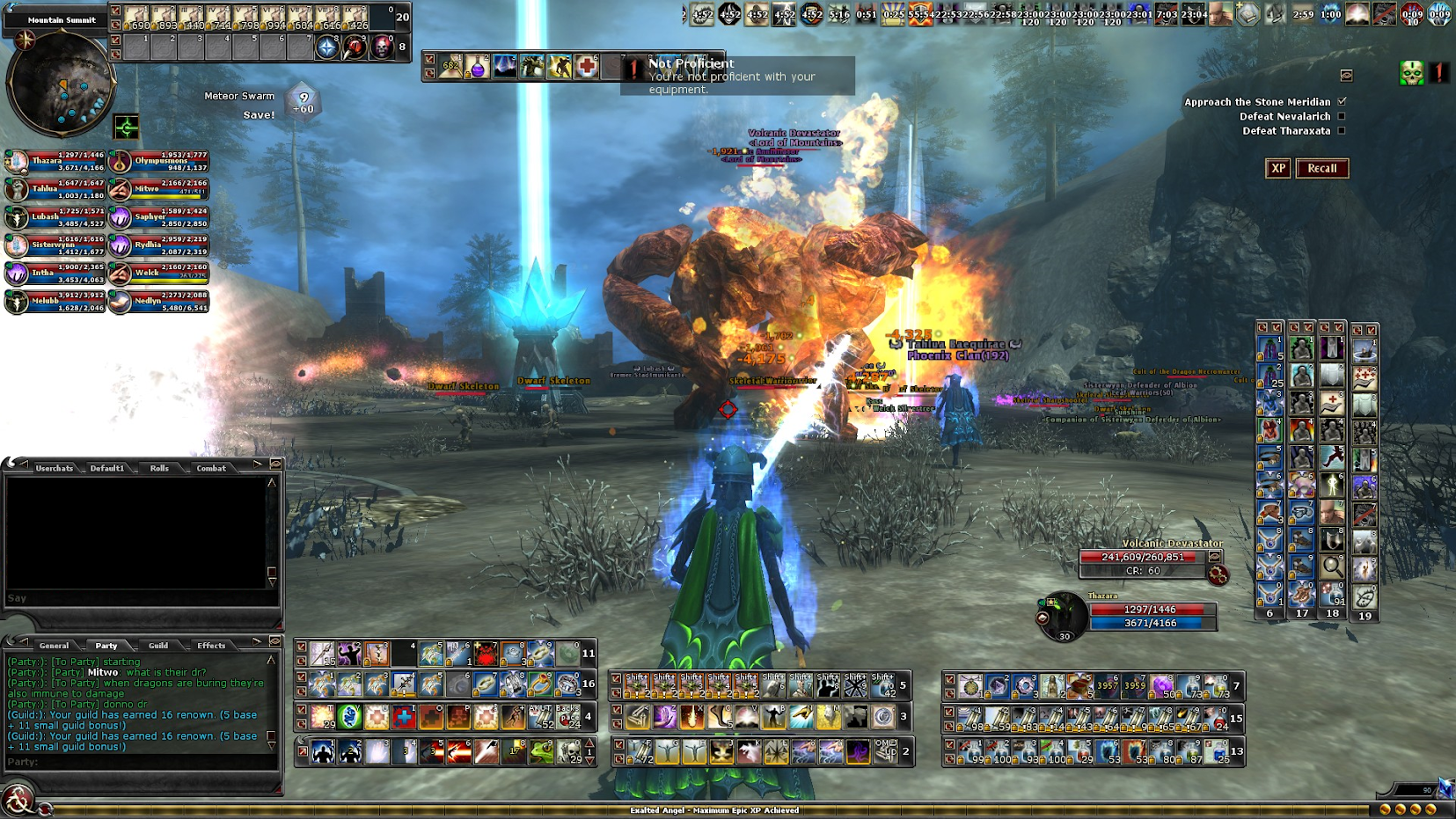Image resolution: width=1456 pixels, height=819 pixels.
Task: Select the Combat log tab
Action: click(x=211, y=468)
